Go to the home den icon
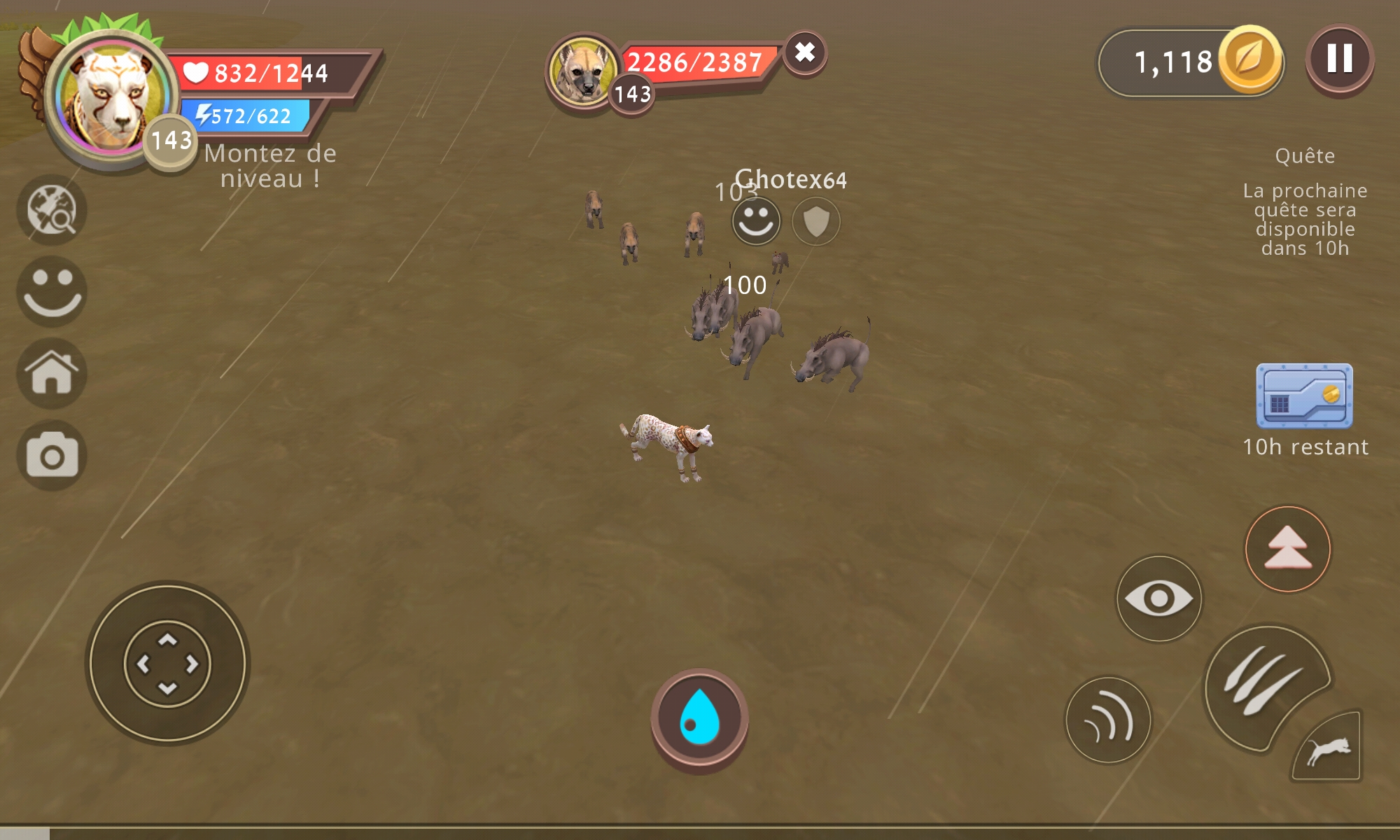 point(52,373)
